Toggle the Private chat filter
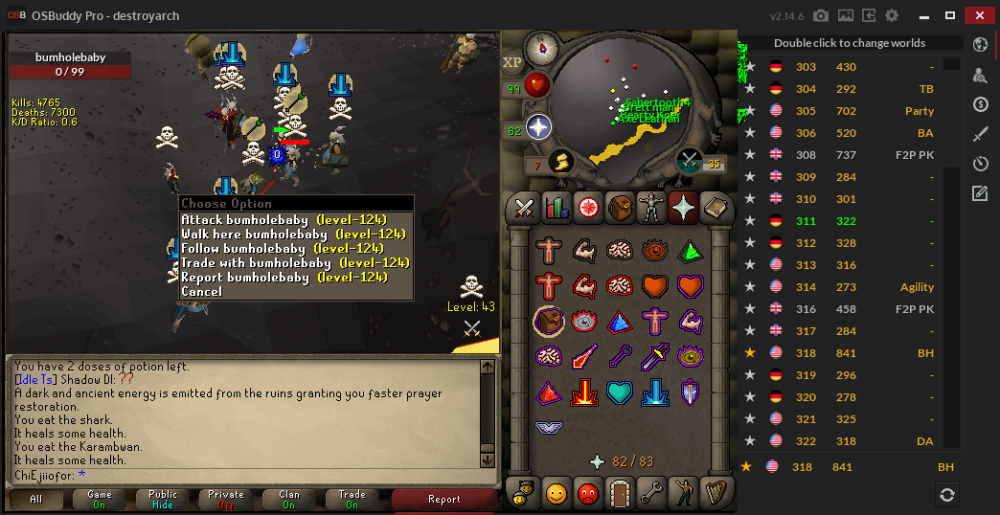 226,499
